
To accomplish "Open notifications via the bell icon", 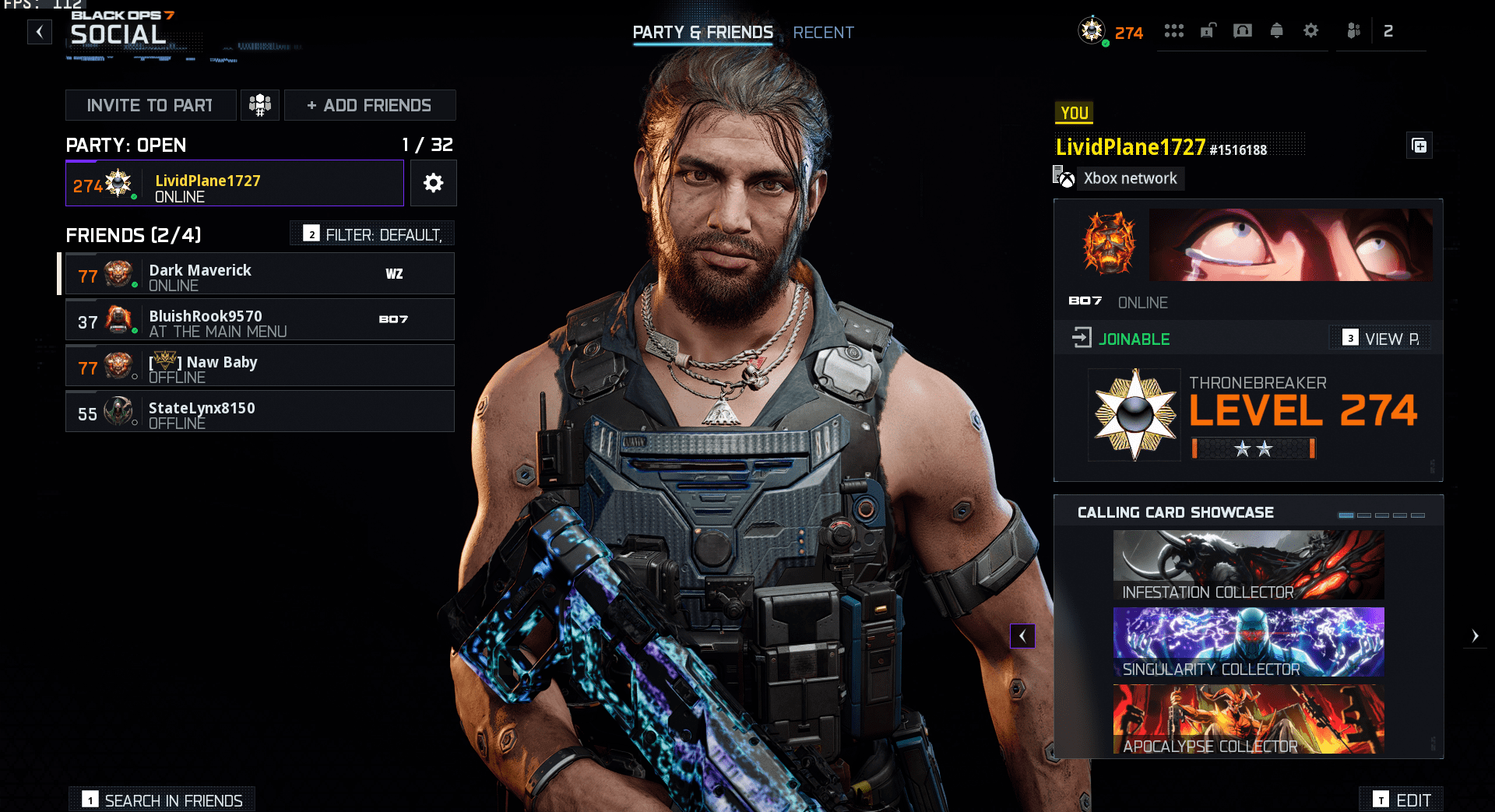I will (1277, 31).
